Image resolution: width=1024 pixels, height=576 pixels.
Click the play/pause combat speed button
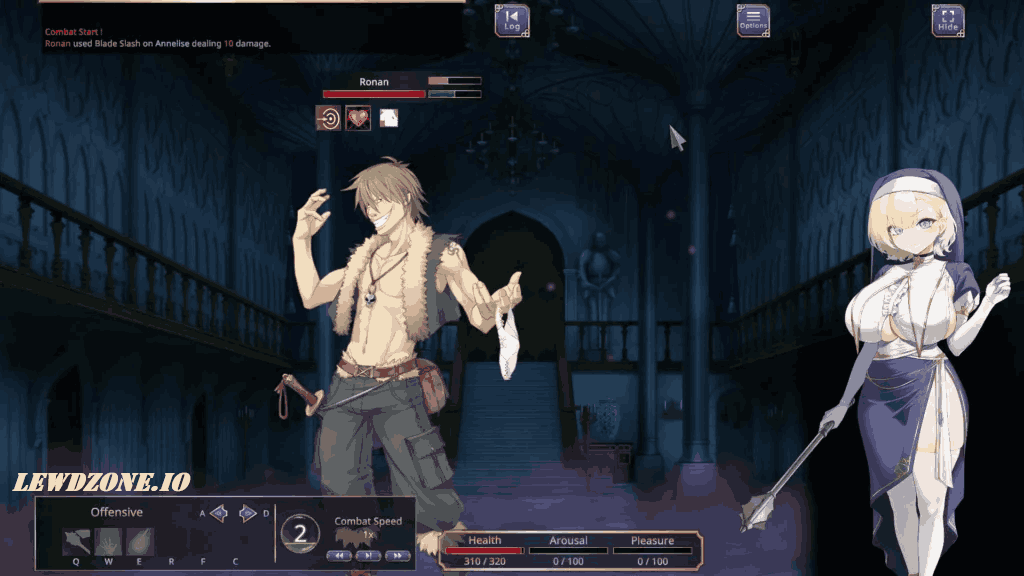click(x=368, y=555)
